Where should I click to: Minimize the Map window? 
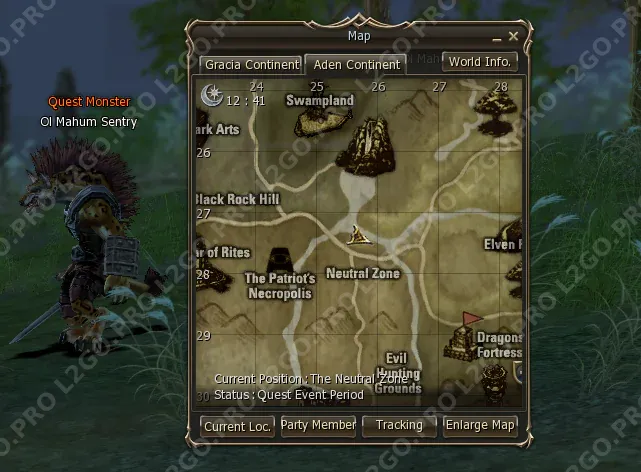coord(497,37)
